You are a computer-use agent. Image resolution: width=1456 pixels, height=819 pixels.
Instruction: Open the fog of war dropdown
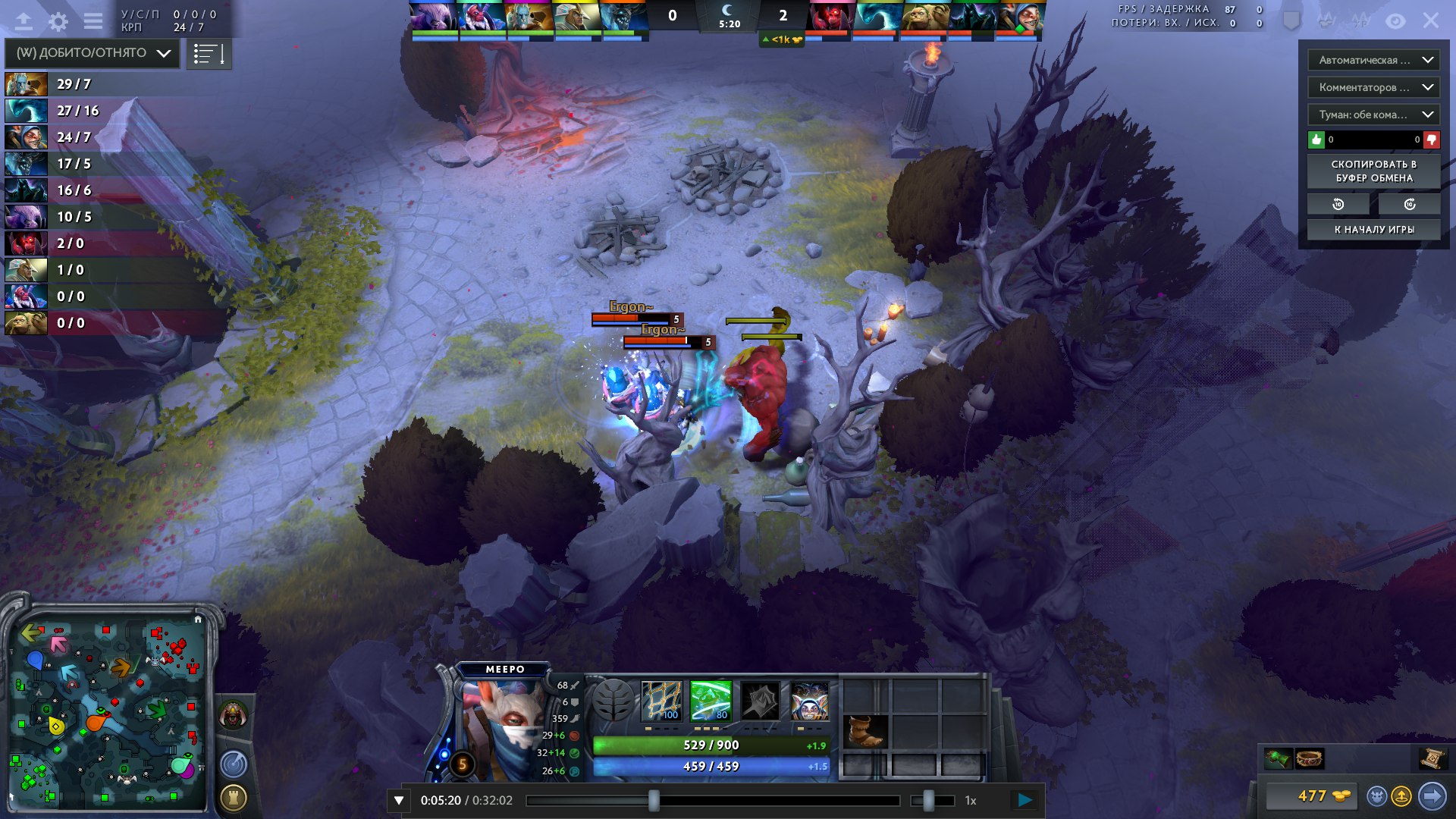(1373, 115)
